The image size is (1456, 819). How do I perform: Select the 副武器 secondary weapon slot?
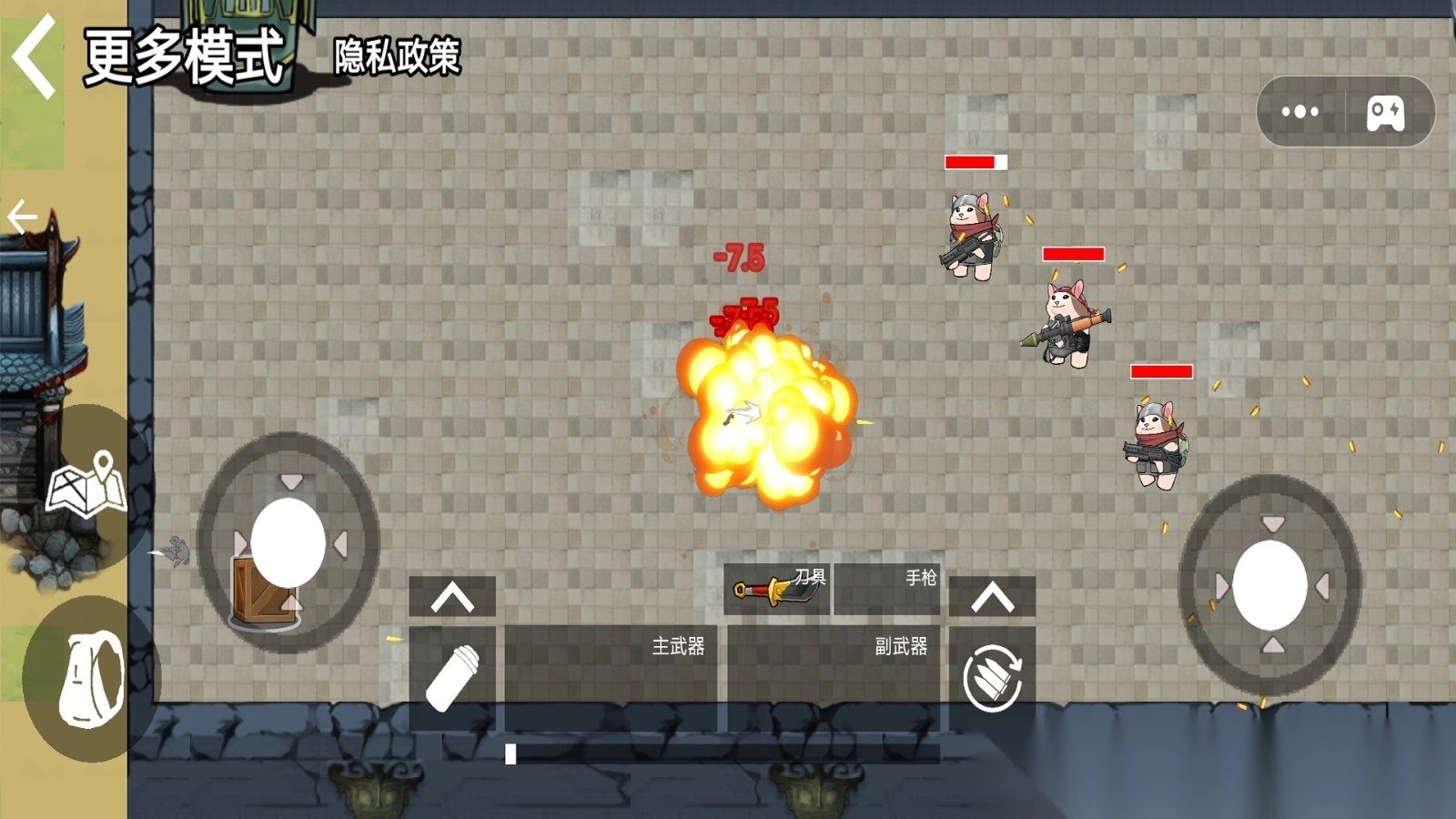(834, 677)
